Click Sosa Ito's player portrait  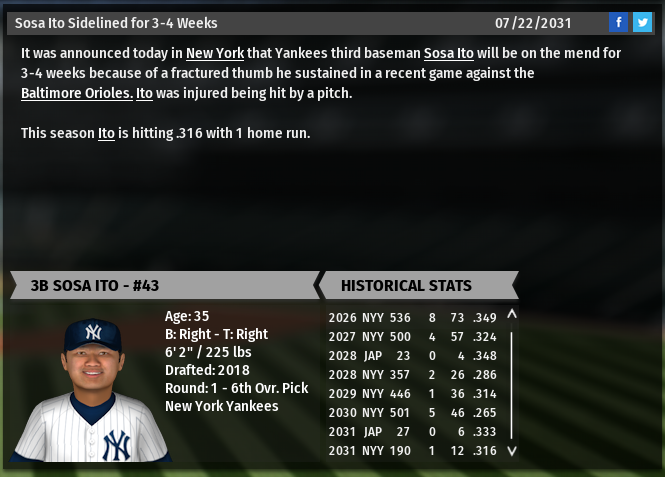[x=93, y=388]
